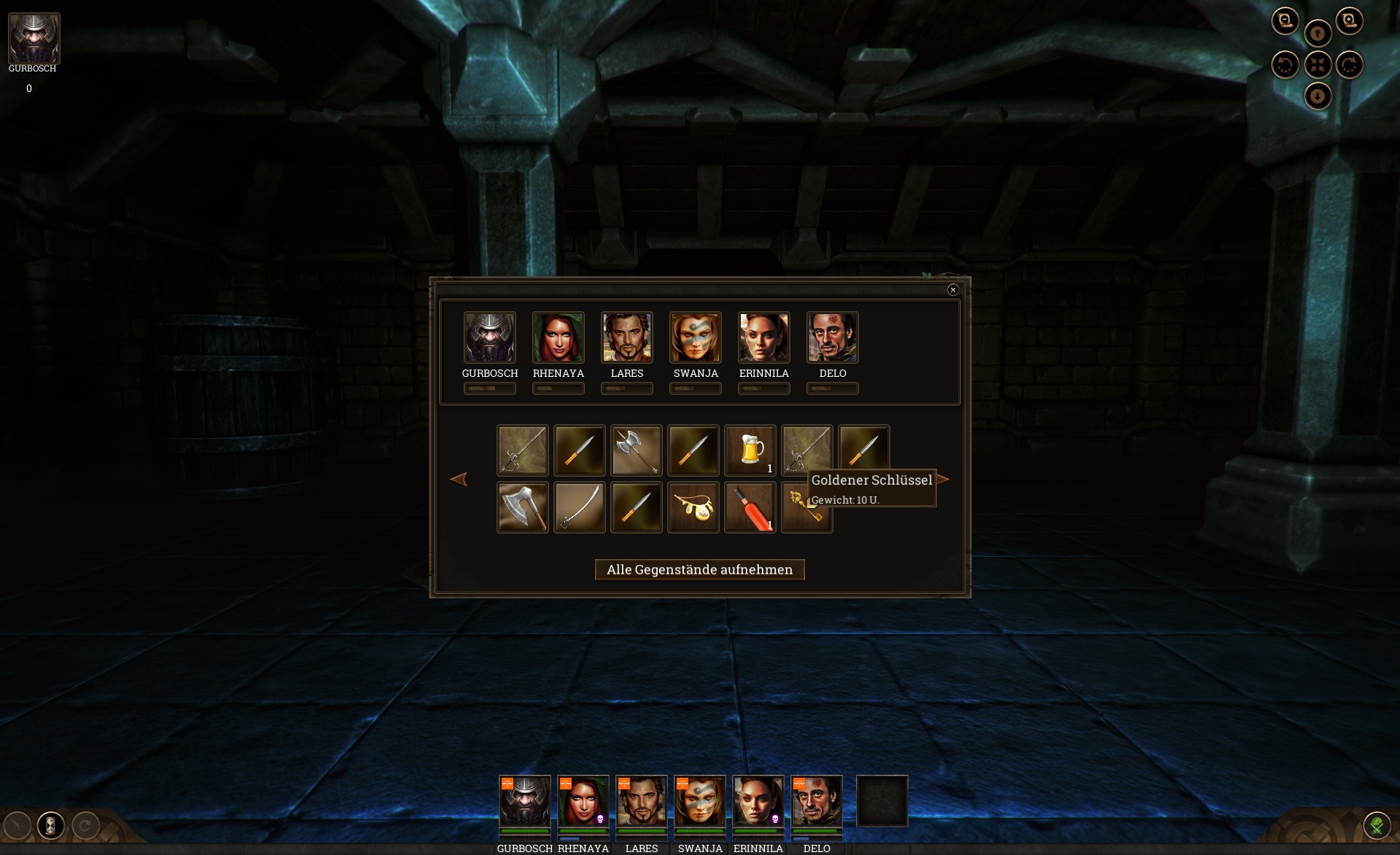1400x855 pixels.
Task: Select the double-bladed battle axe
Action: 636,450
